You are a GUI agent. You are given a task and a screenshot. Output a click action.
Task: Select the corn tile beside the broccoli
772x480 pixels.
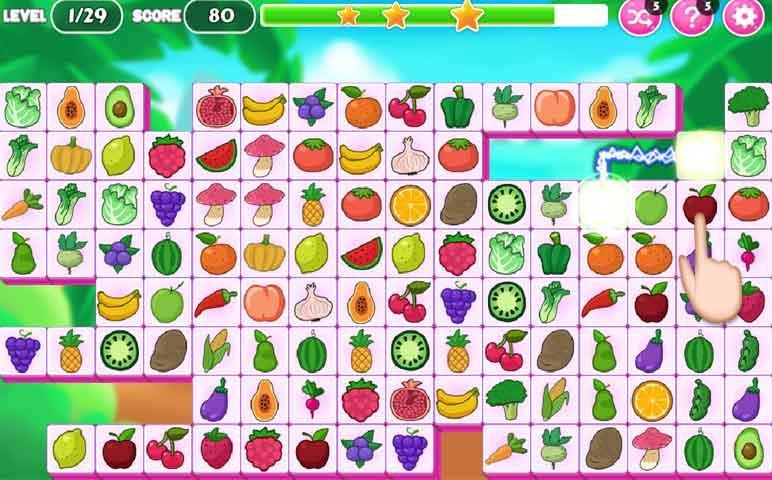(554, 399)
